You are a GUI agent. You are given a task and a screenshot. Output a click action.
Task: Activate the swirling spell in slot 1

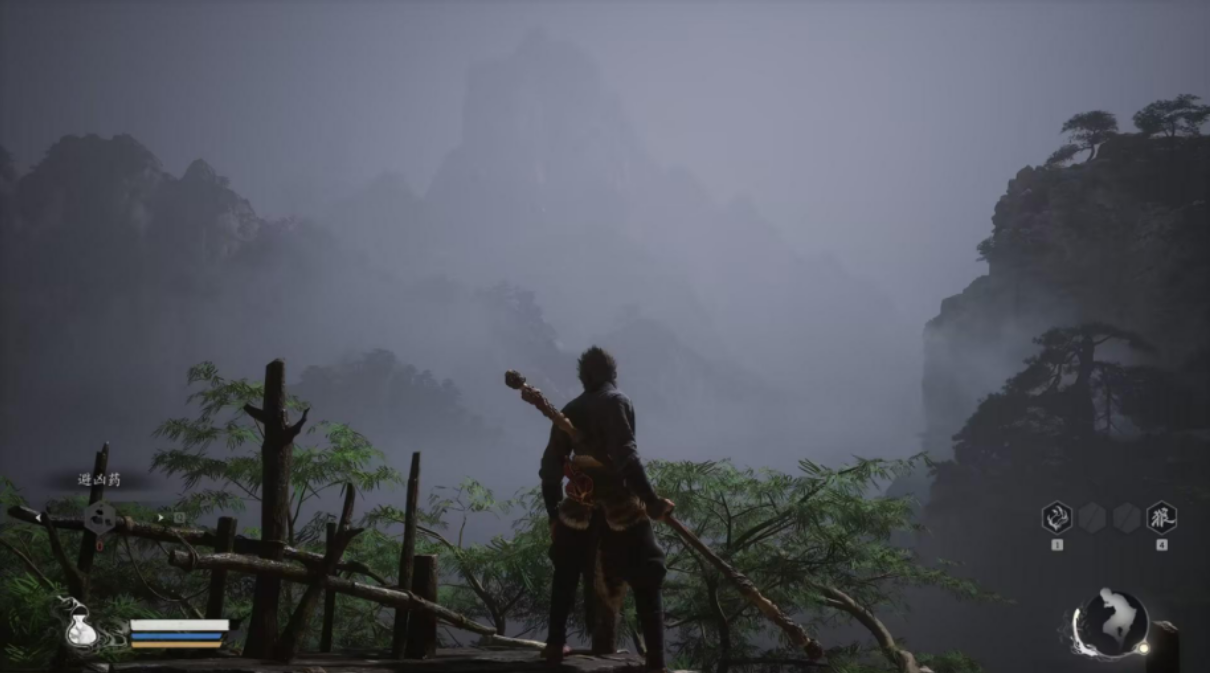pos(1057,517)
